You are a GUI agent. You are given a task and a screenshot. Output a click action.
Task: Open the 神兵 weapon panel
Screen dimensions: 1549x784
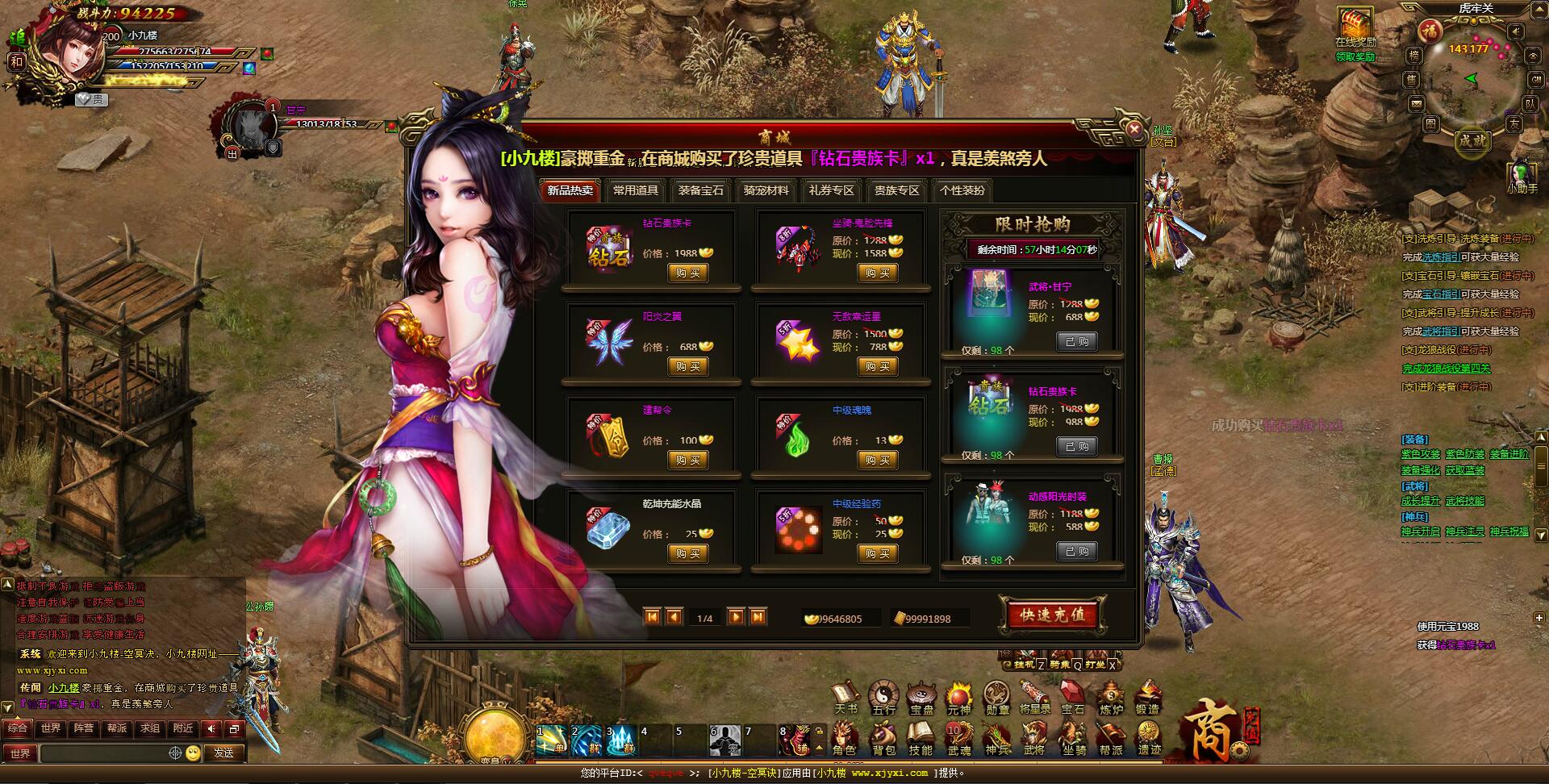pos(996,736)
